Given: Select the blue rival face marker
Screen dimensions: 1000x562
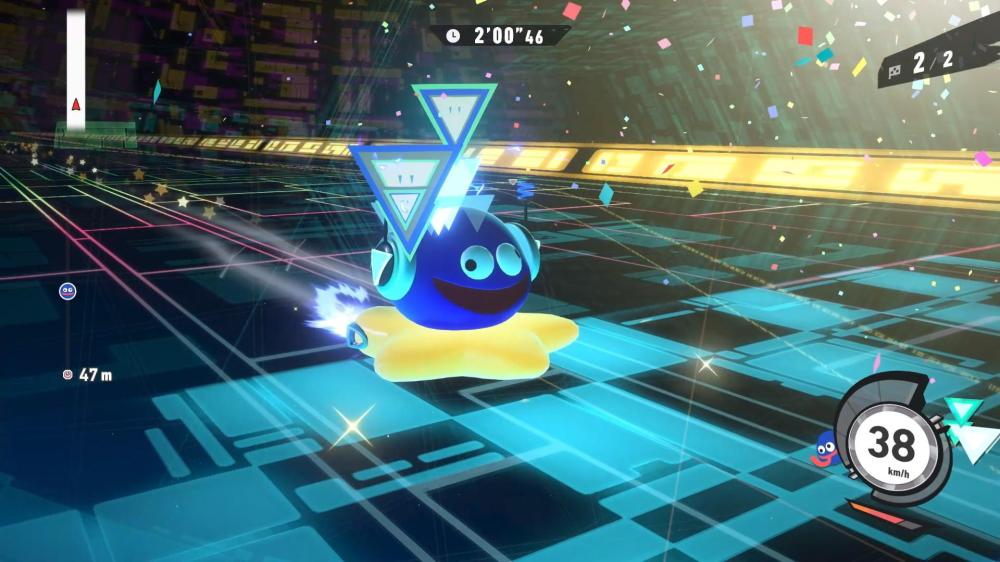Looking at the screenshot, I should tap(68, 291).
